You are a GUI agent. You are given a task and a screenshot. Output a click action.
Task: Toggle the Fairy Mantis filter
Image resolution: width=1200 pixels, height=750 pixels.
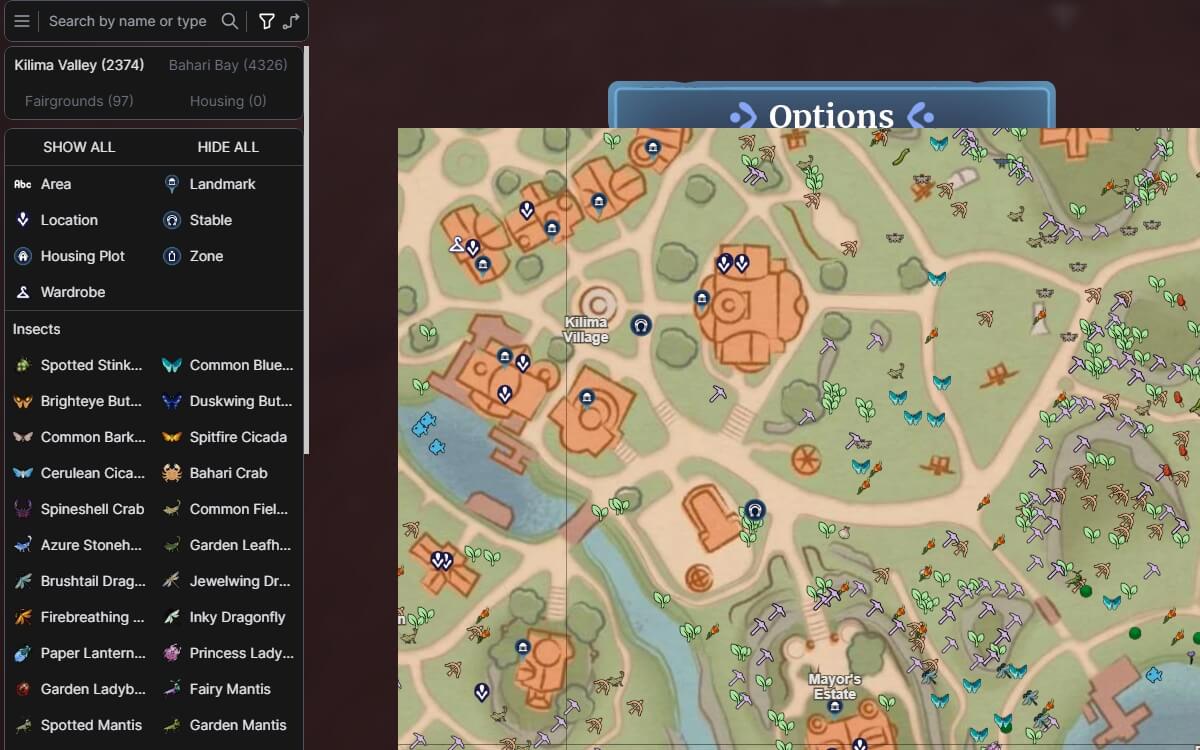coord(229,689)
